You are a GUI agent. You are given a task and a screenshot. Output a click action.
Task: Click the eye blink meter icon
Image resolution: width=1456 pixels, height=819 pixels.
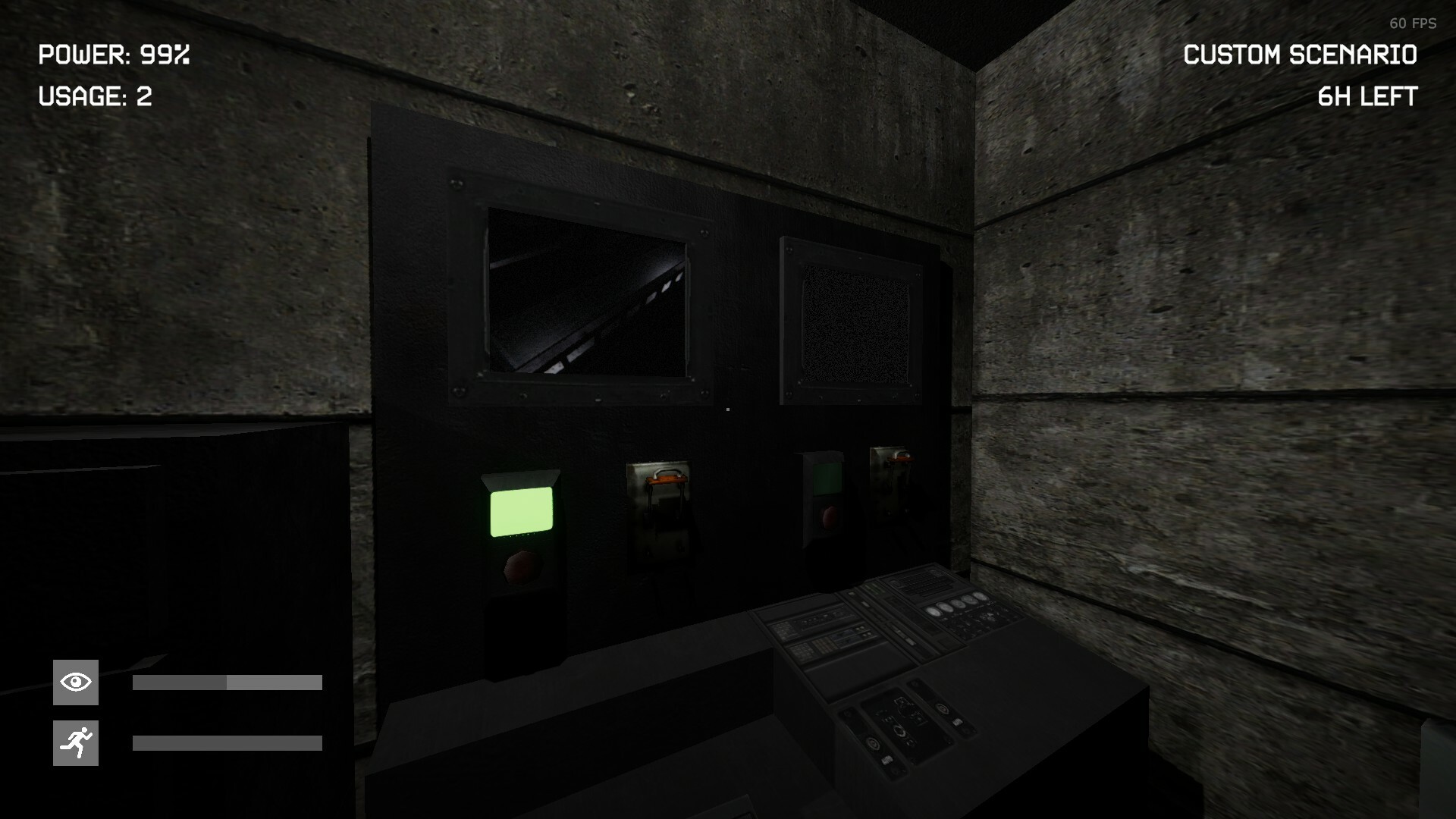tap(74, 682)
